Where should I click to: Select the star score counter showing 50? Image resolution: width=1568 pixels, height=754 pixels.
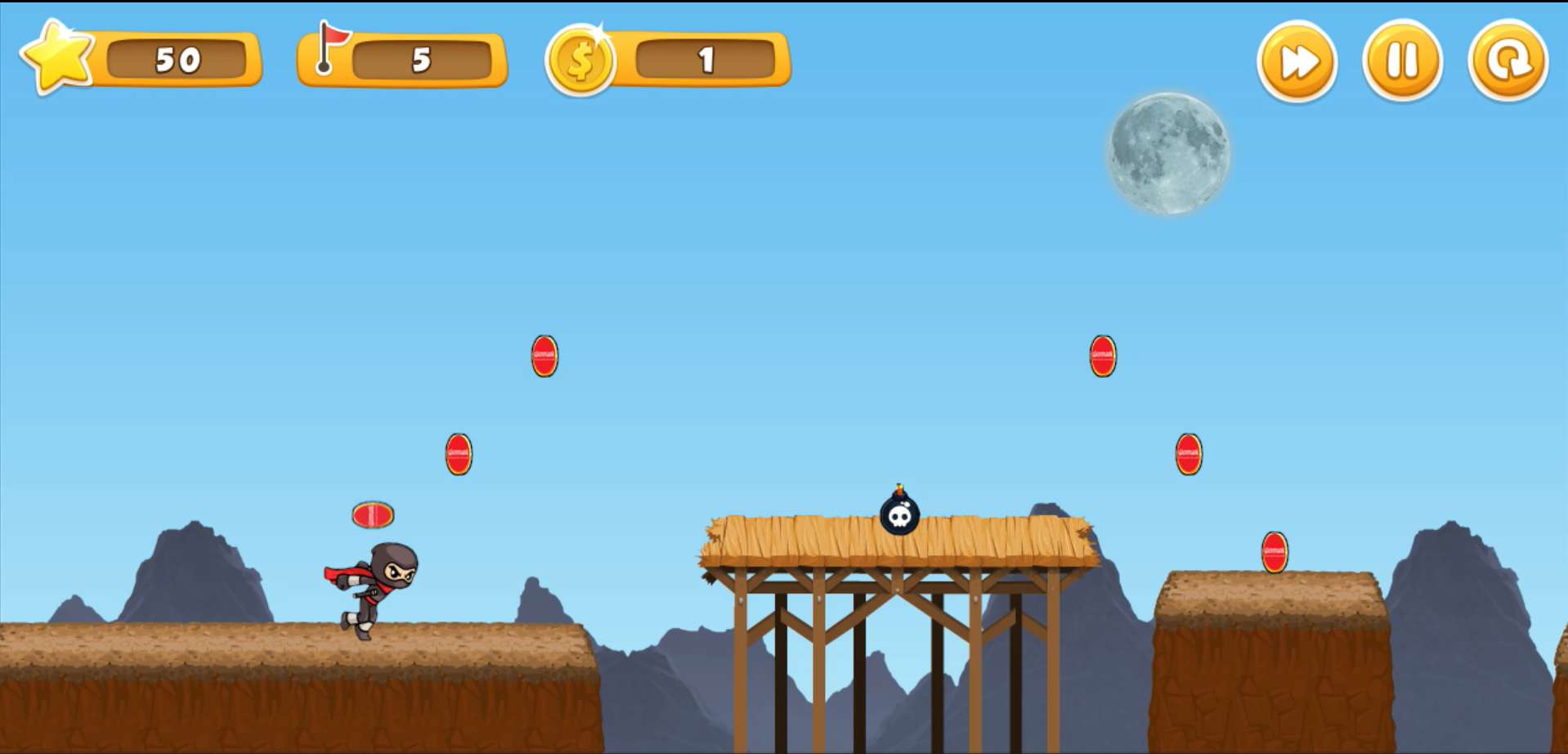(178, 59)
